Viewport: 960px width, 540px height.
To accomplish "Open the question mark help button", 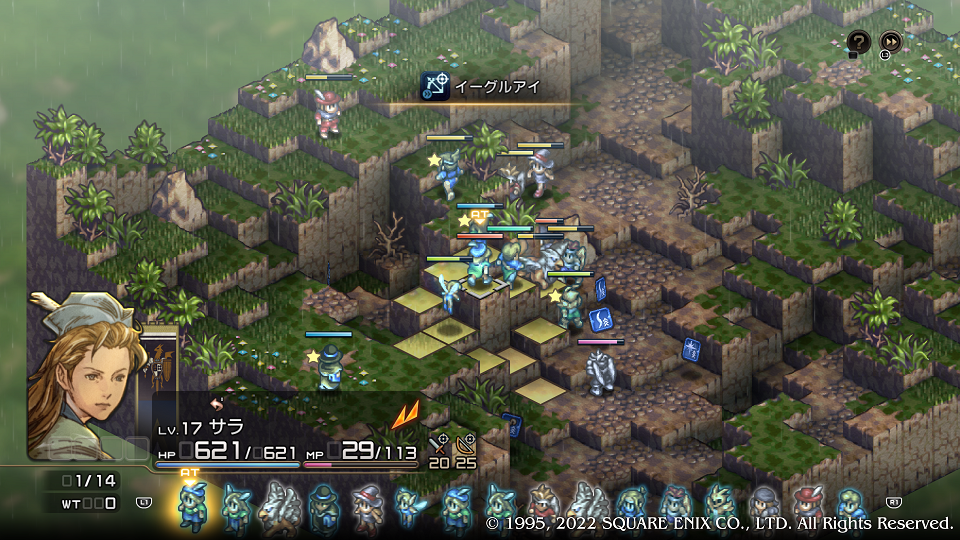I will pyautogui.click(x=859, y=42).
